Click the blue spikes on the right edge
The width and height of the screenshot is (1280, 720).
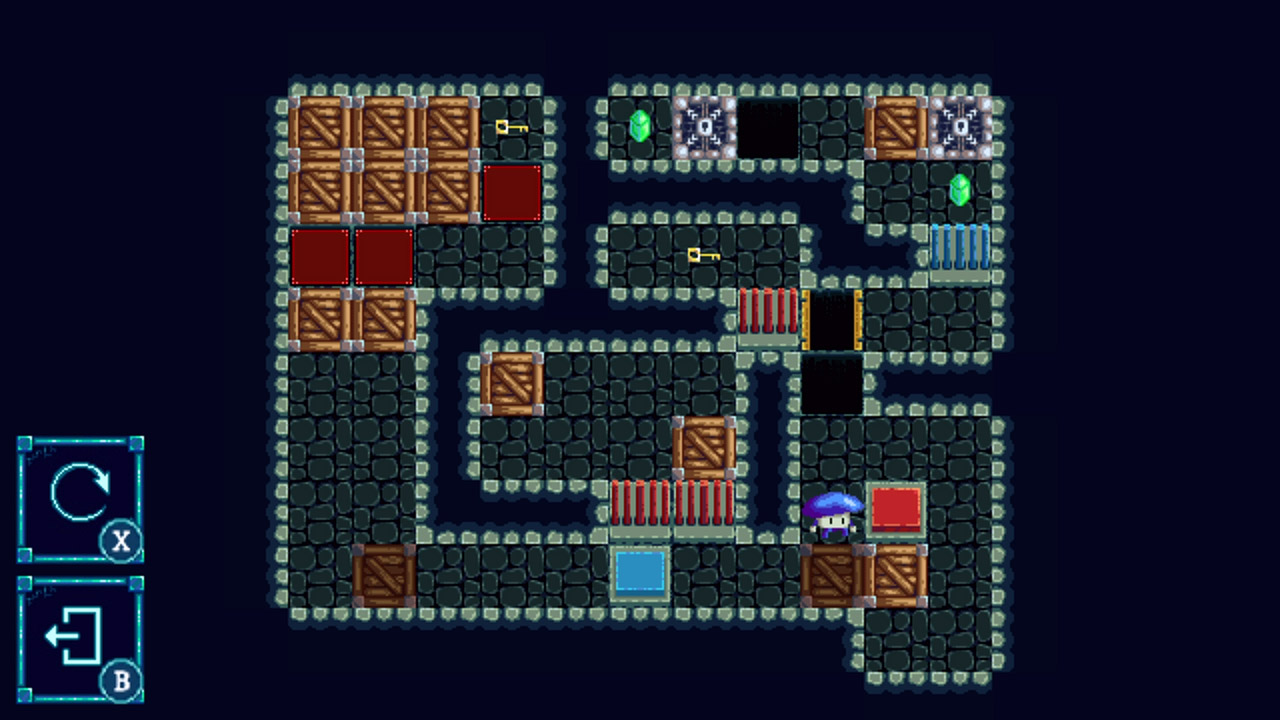pyautogui.click(x=959, y=248)
